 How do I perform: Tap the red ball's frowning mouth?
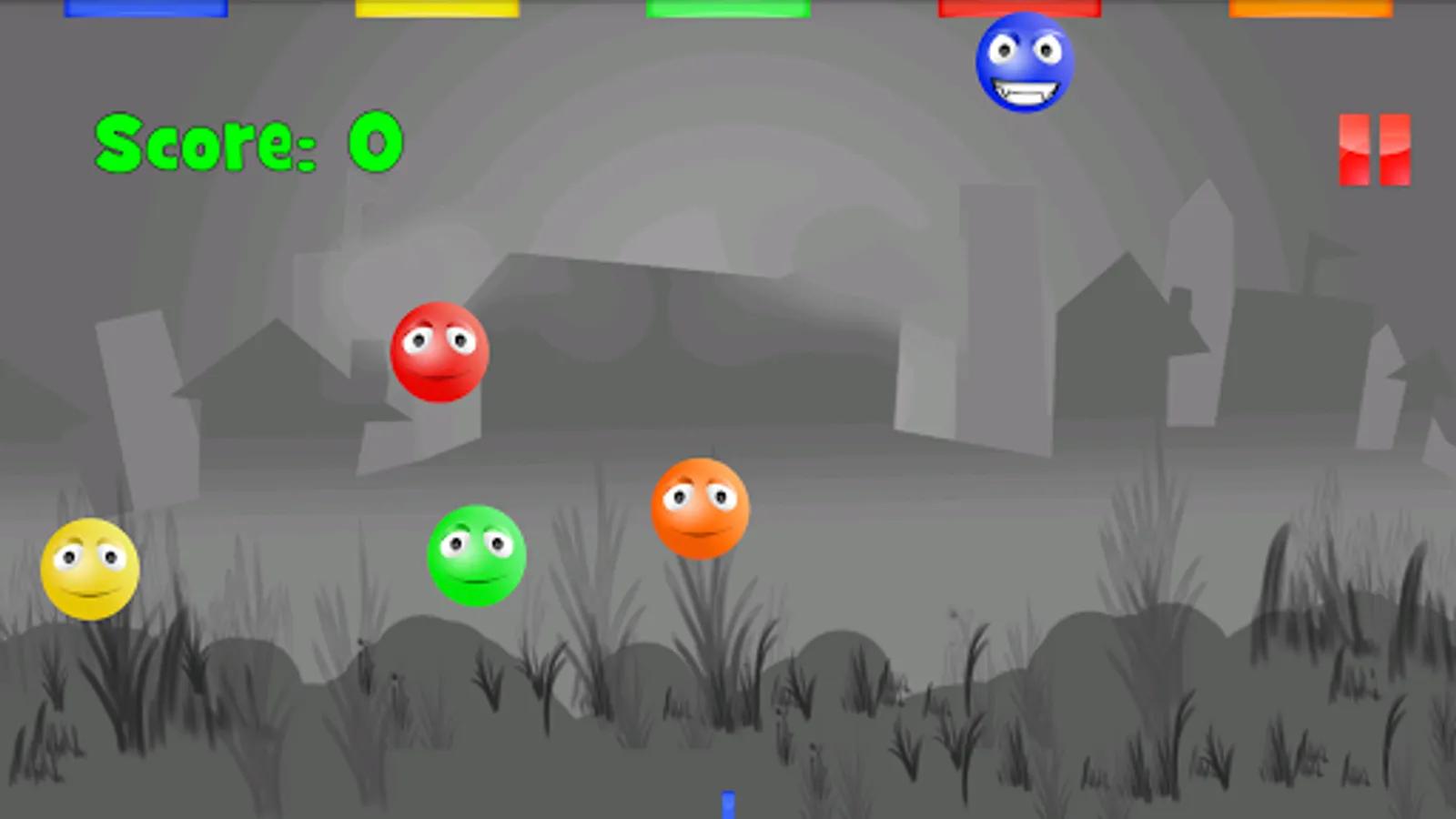pos(443,375)
